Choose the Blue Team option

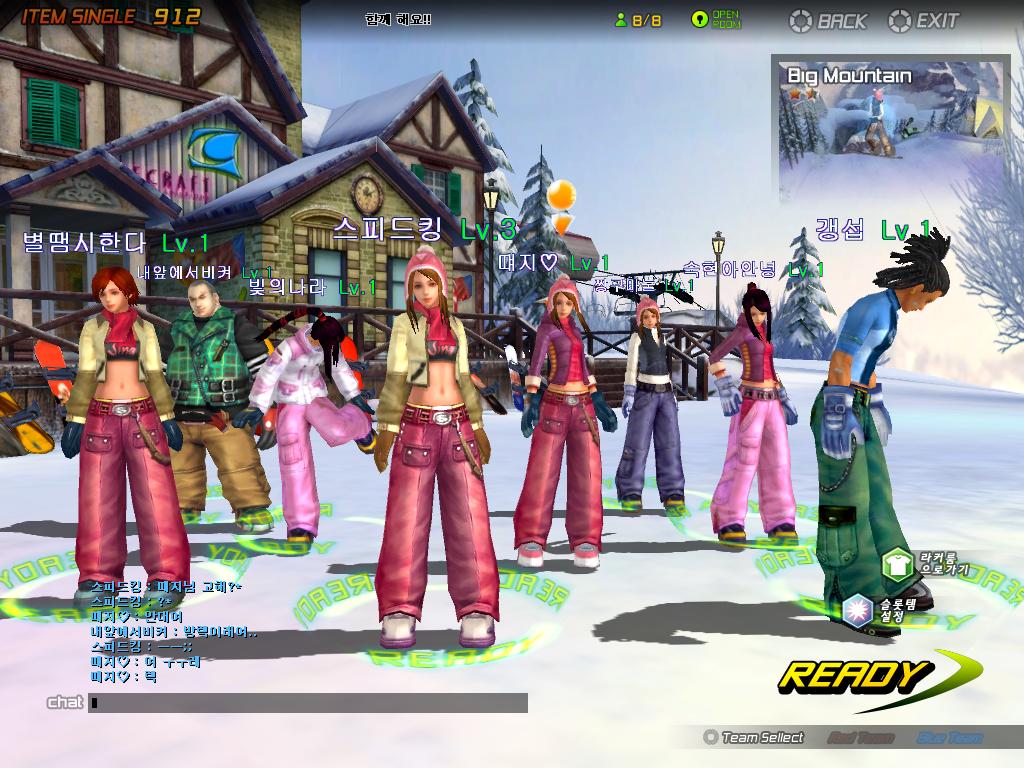[x=949, y=738]
